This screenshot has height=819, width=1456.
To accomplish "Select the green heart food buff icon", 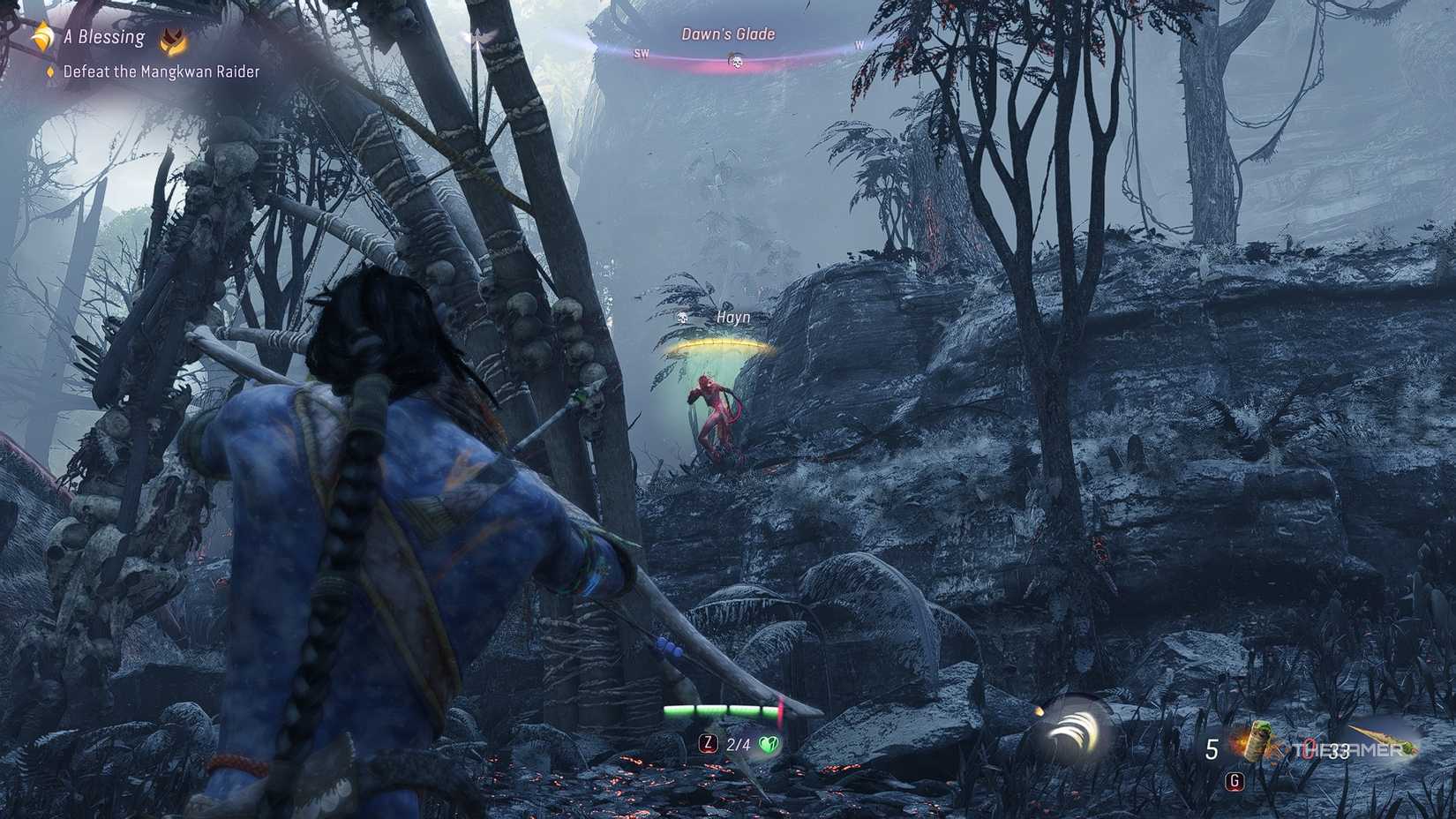I will pyautogui.click(x=770, y=745).
